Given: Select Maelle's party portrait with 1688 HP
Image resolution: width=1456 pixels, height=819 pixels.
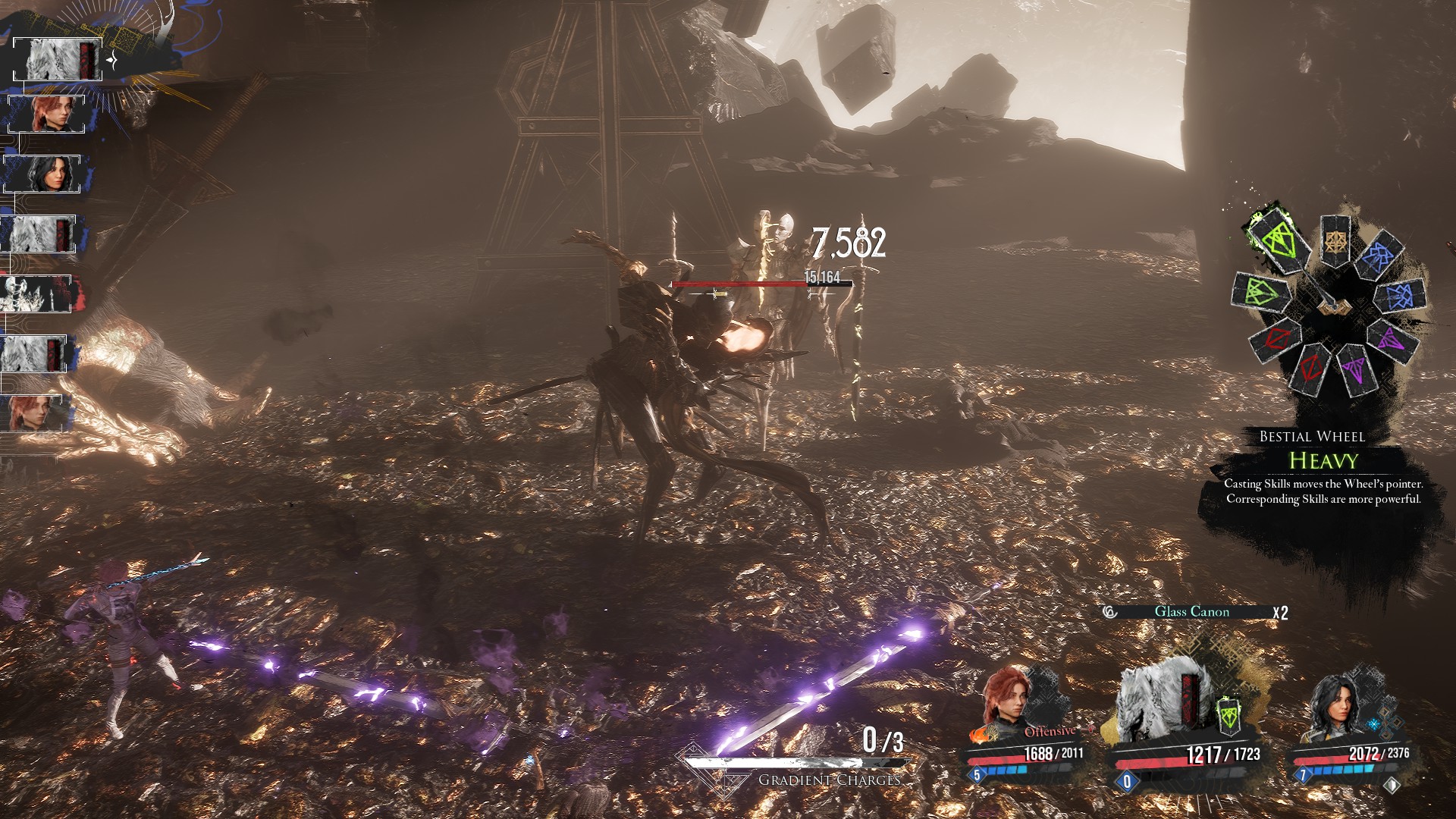Looking at the screenshot, I should pyautogui.click(x=1006, y=701).
